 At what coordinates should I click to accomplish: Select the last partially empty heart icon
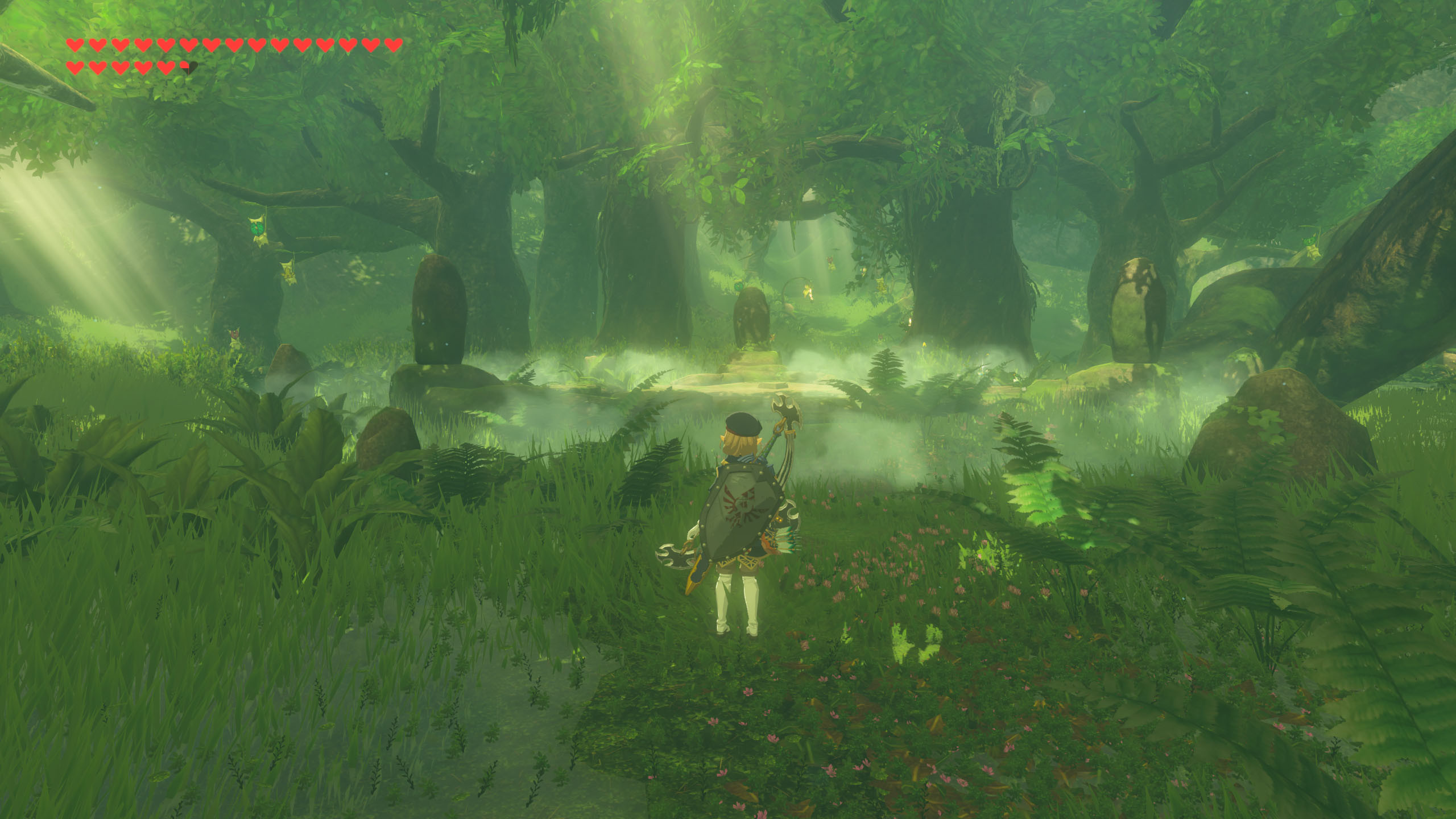coord(185,67)
